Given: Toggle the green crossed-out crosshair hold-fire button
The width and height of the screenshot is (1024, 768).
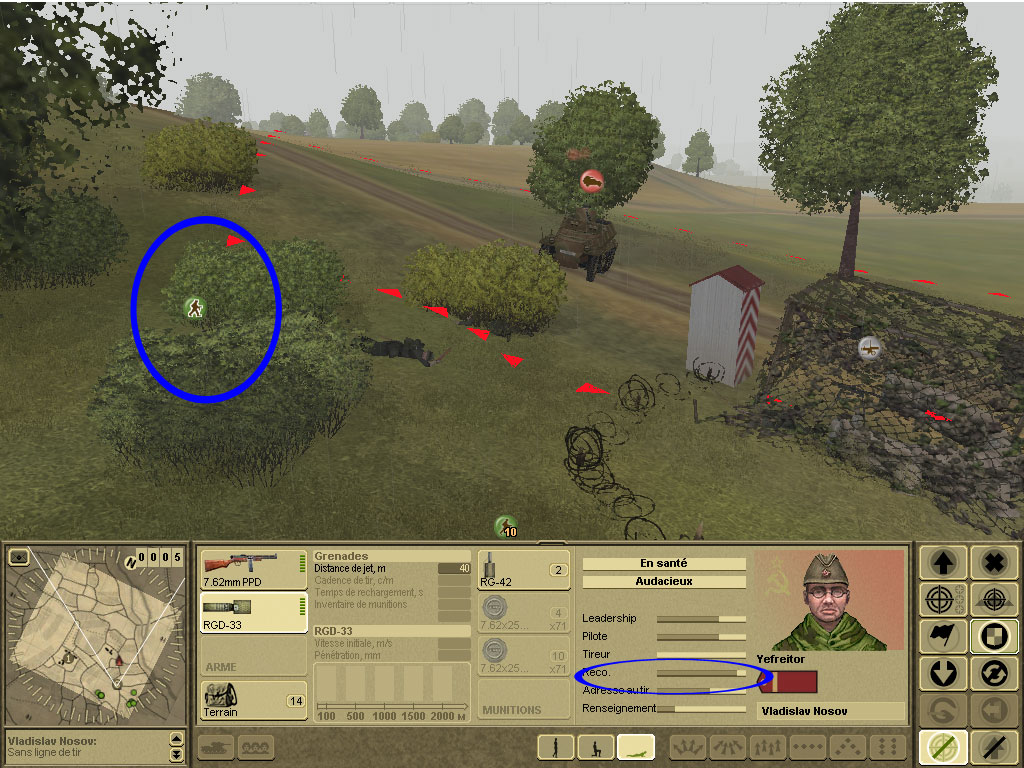Looking at the screenshot, I should (x=941, y=746).
